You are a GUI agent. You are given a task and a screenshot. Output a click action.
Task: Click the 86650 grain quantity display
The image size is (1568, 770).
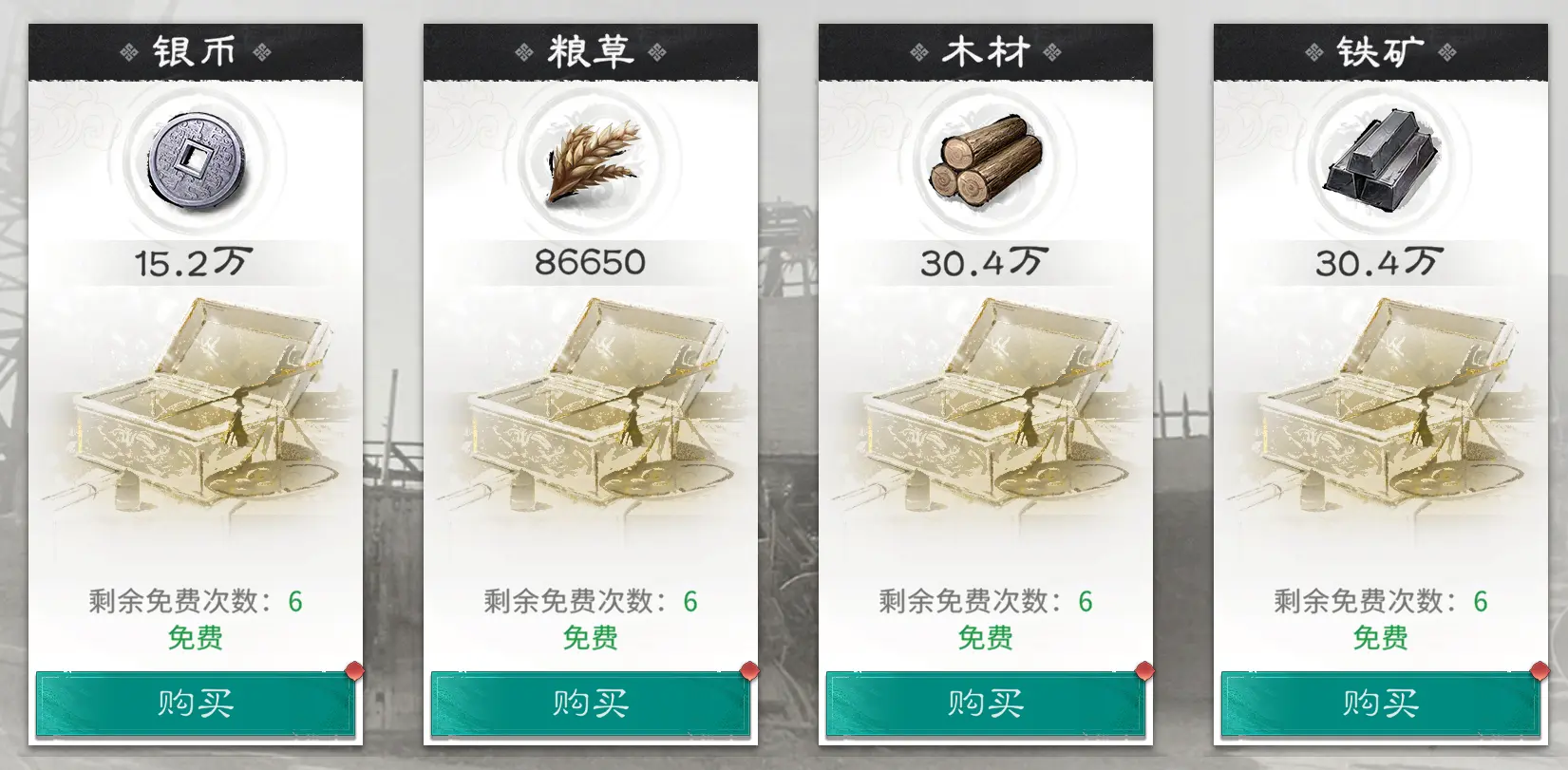coord(590,260)
